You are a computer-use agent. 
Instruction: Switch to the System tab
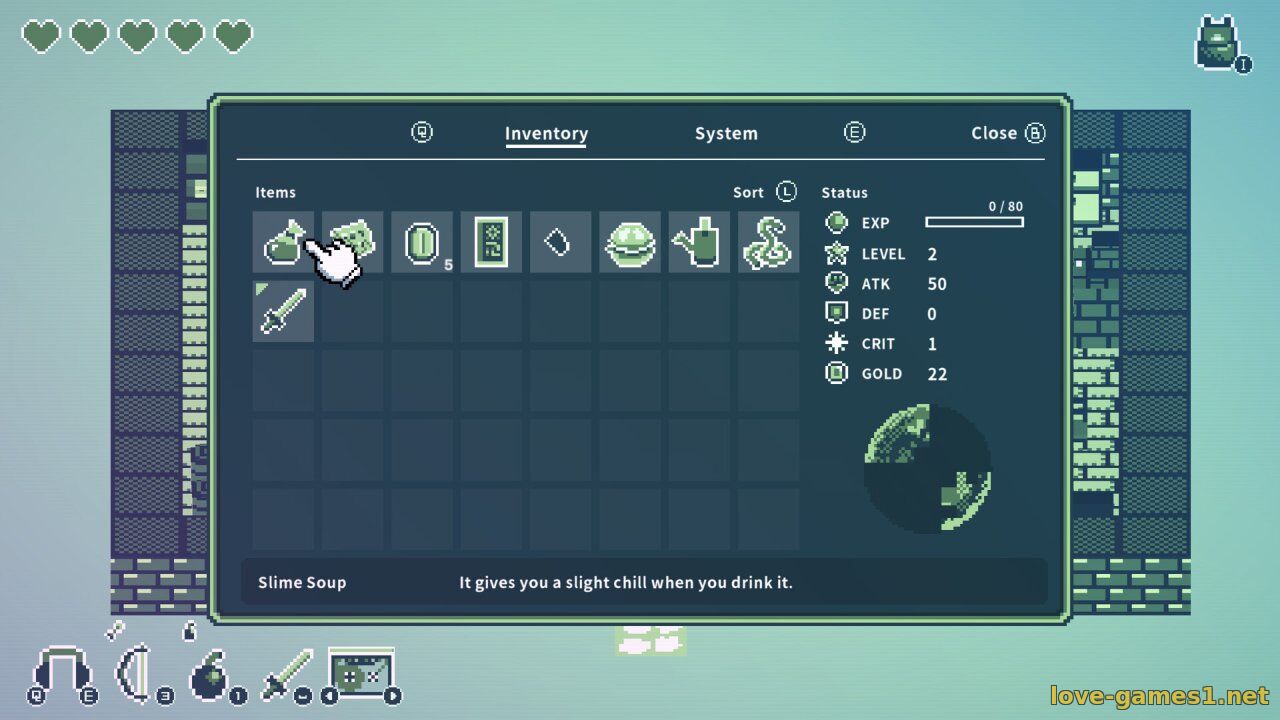click(726, 133)
